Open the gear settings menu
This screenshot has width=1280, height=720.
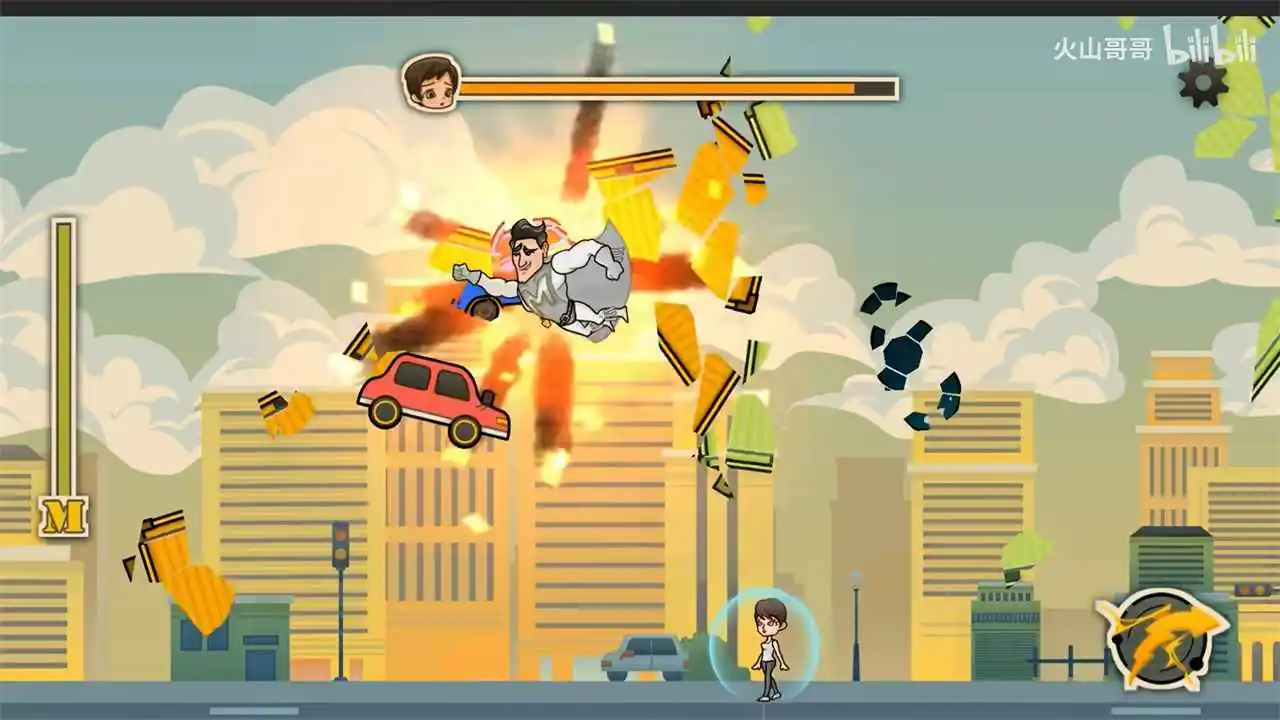click(1203, 83)
